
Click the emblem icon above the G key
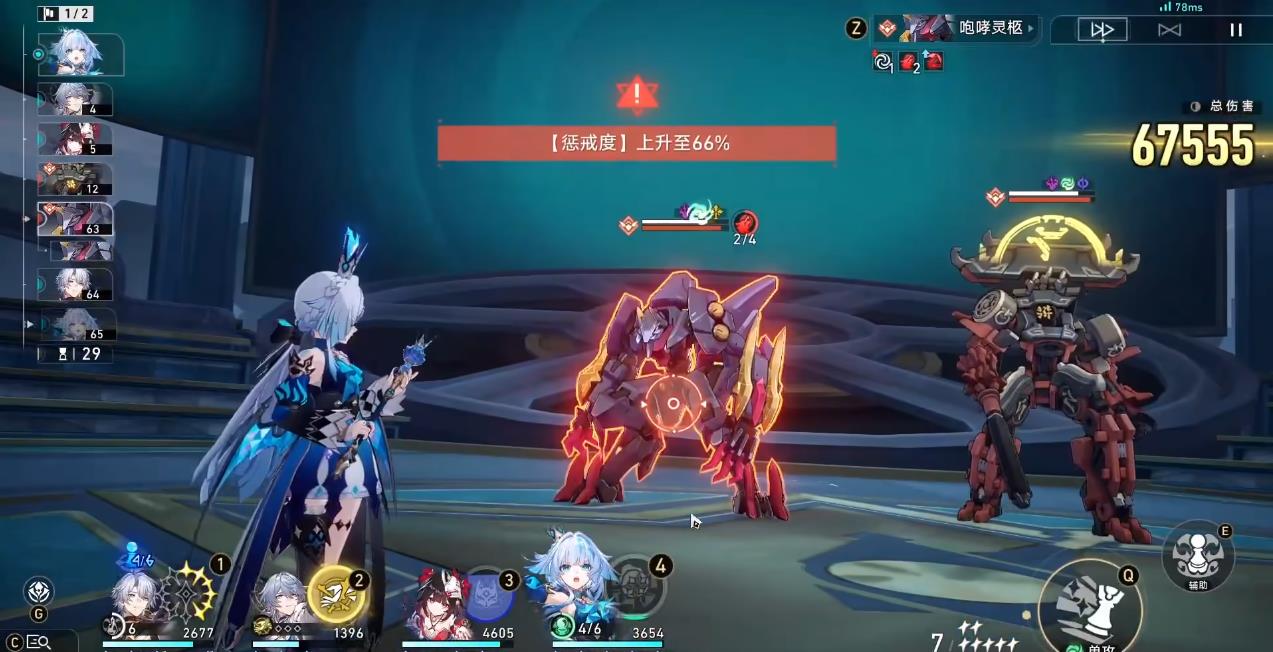coord(39,591)
